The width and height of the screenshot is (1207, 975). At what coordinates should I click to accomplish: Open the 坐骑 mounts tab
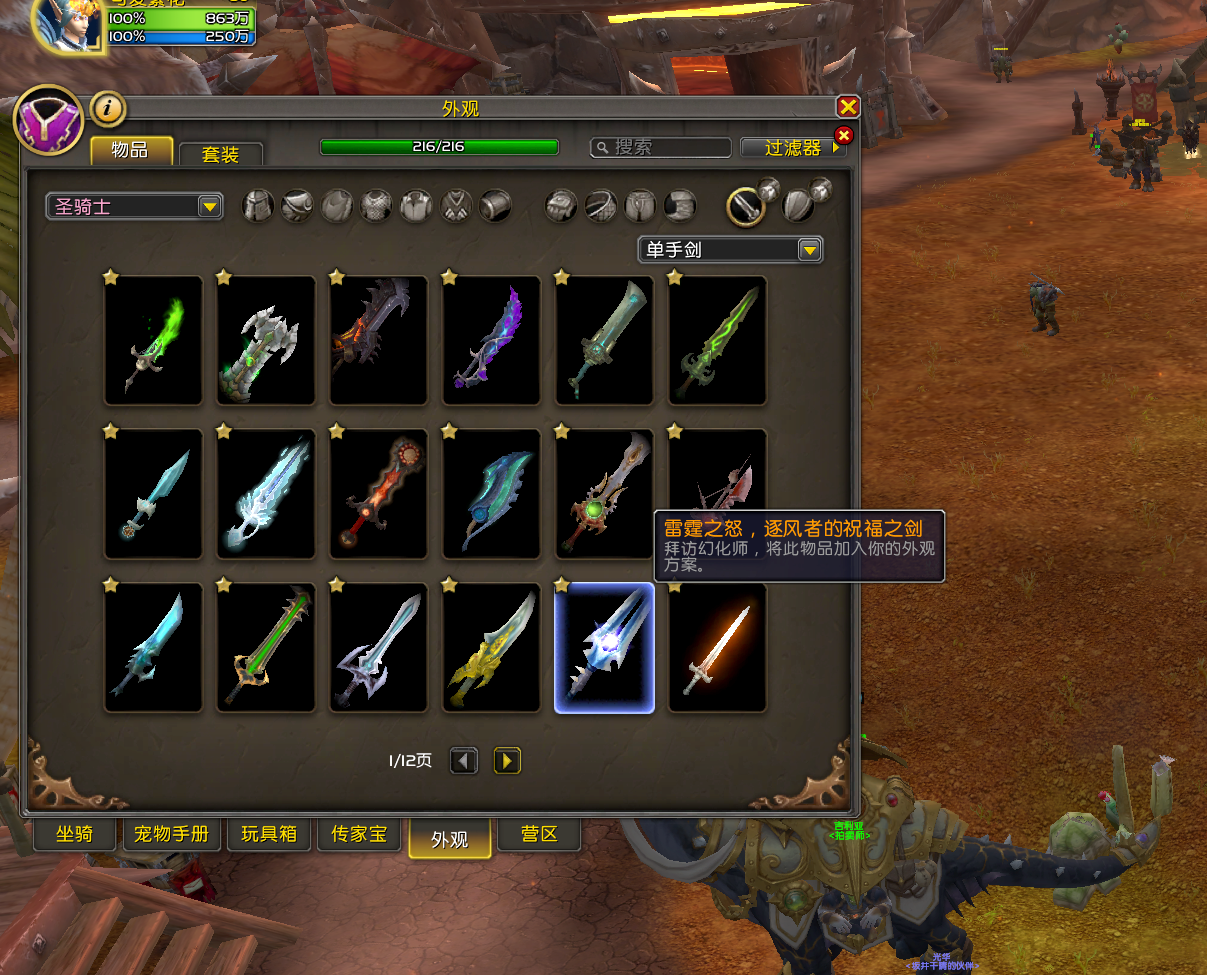pos(75,834)
